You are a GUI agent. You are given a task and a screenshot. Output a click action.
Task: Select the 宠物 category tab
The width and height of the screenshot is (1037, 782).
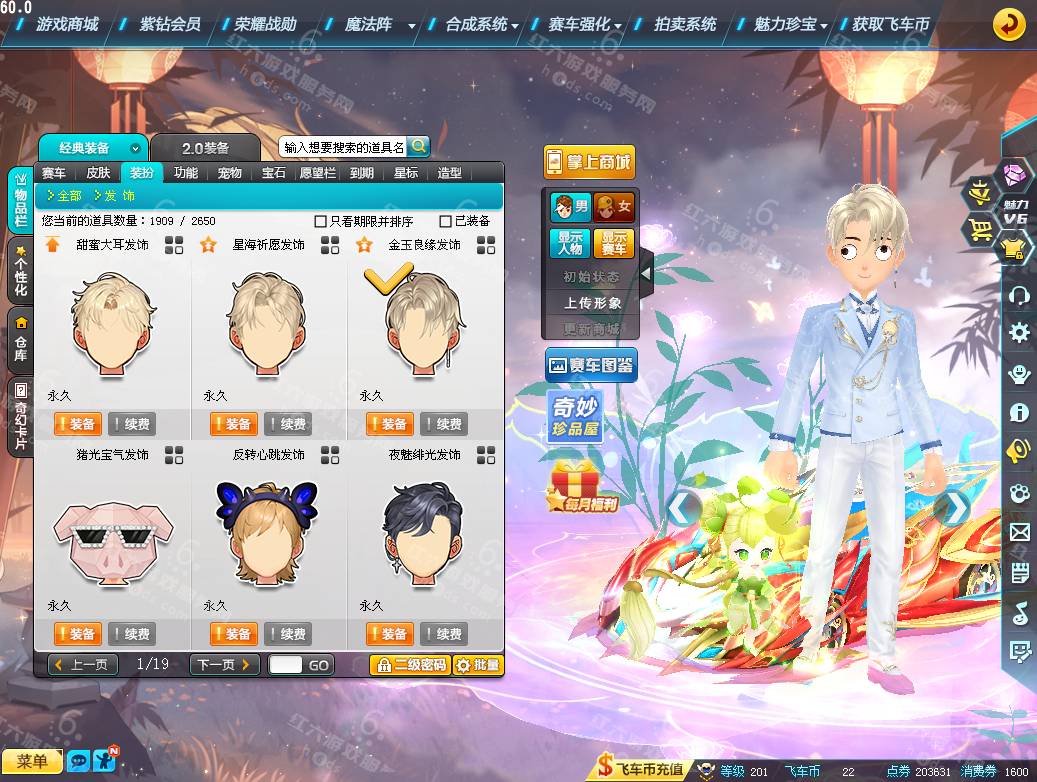click(x=230, y=173)
